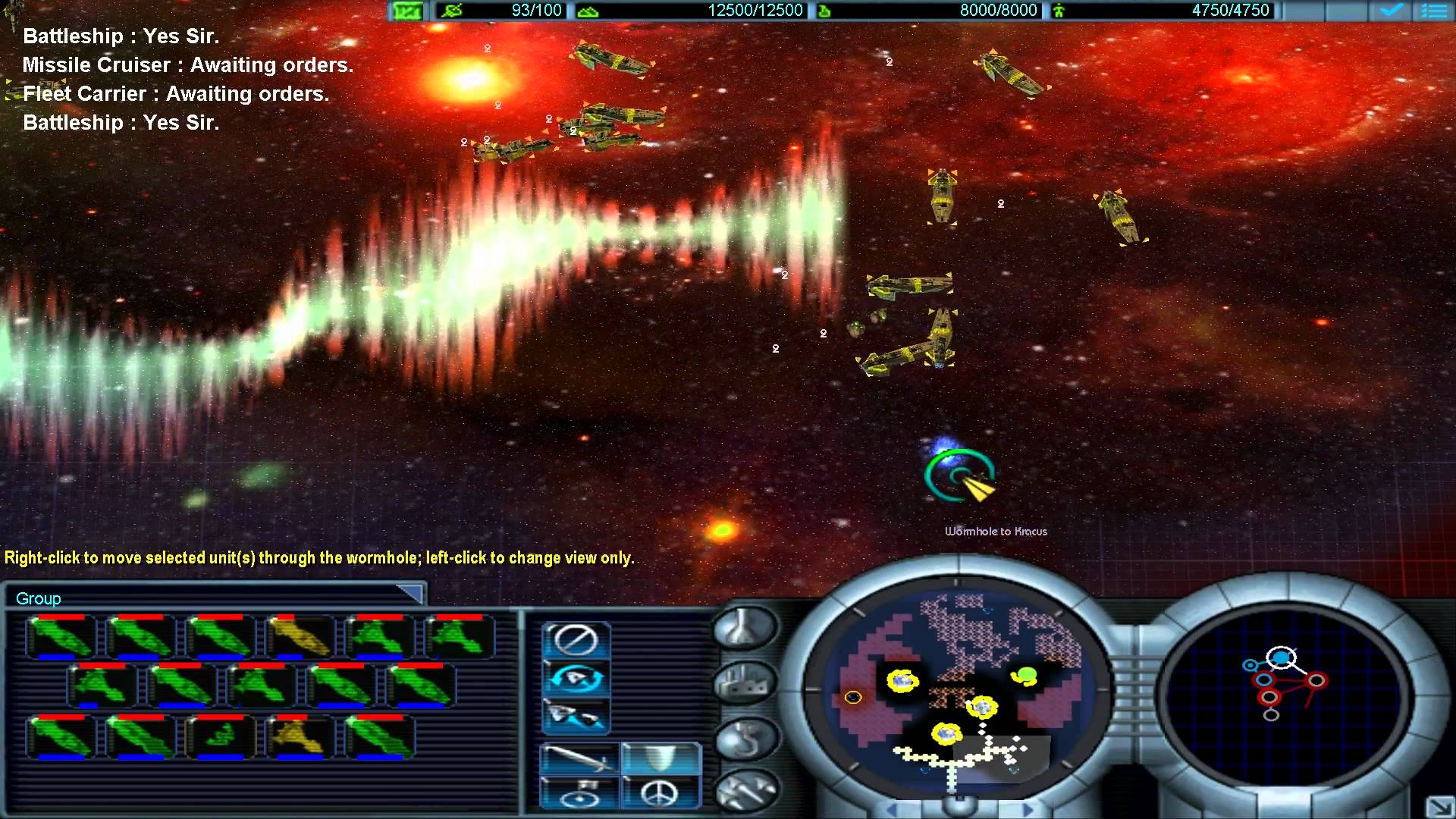Rotate minimap with right arrow
Viewport: 1456px width, 819px height.
point(1026,810)
